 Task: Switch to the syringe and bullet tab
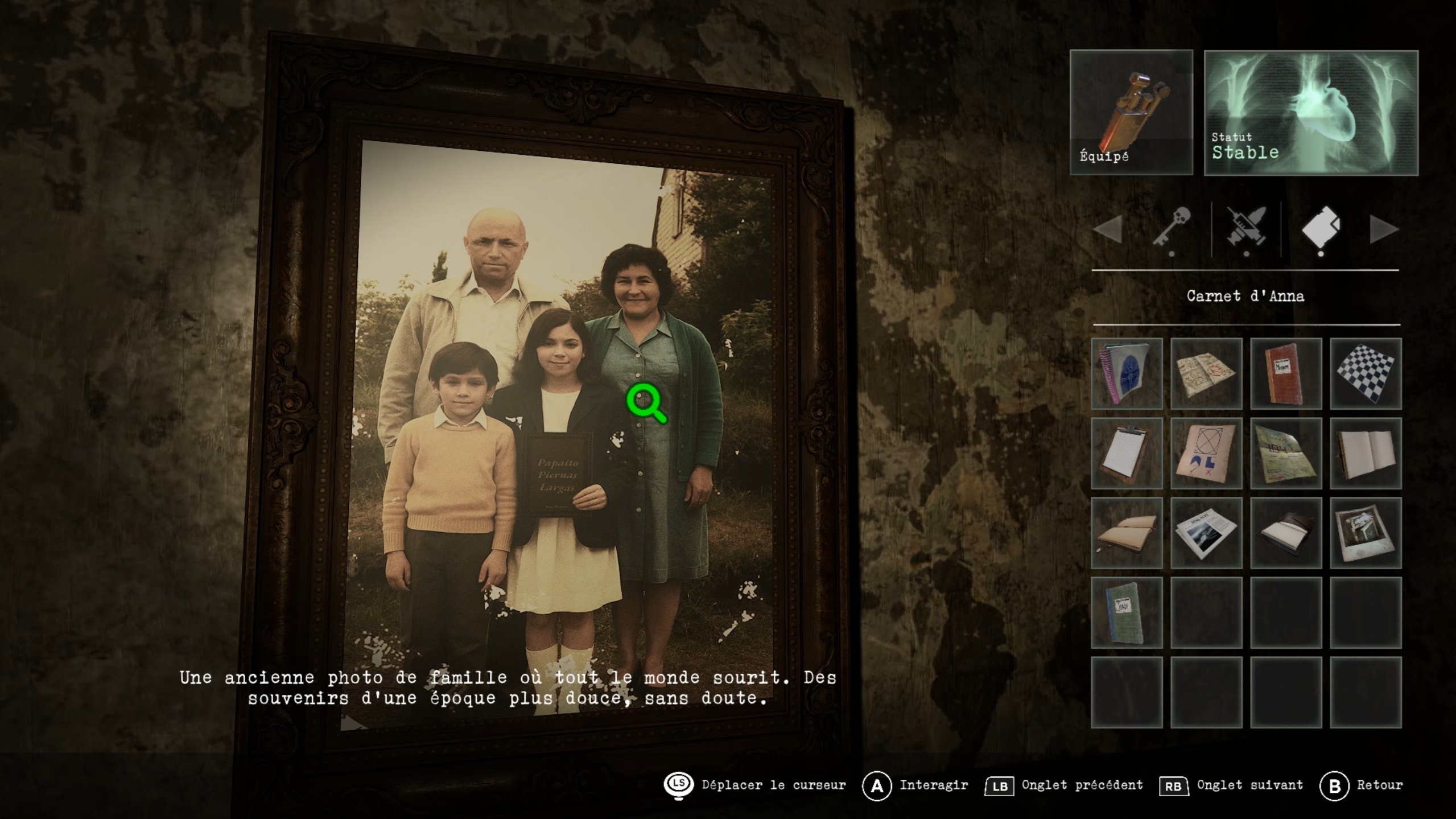click(1246, 229)
